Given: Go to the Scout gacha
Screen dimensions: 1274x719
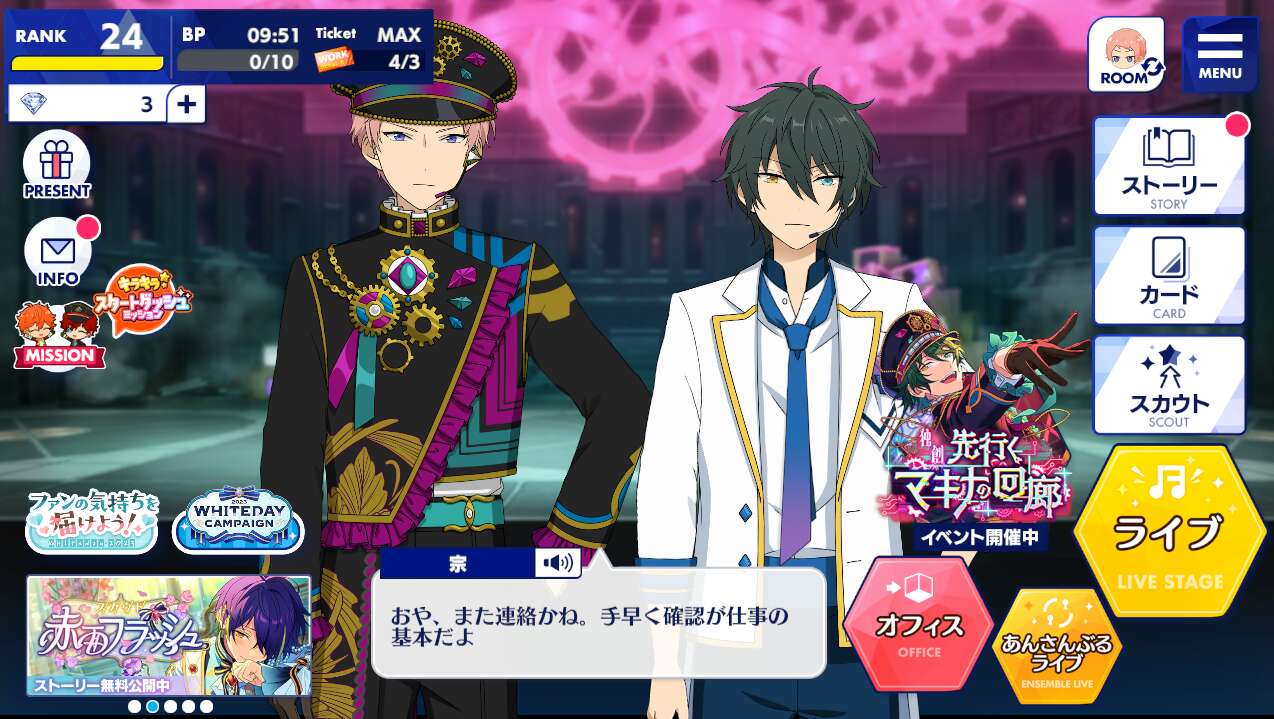Looking at the screenshot, I should click(x=1168, y=385).
